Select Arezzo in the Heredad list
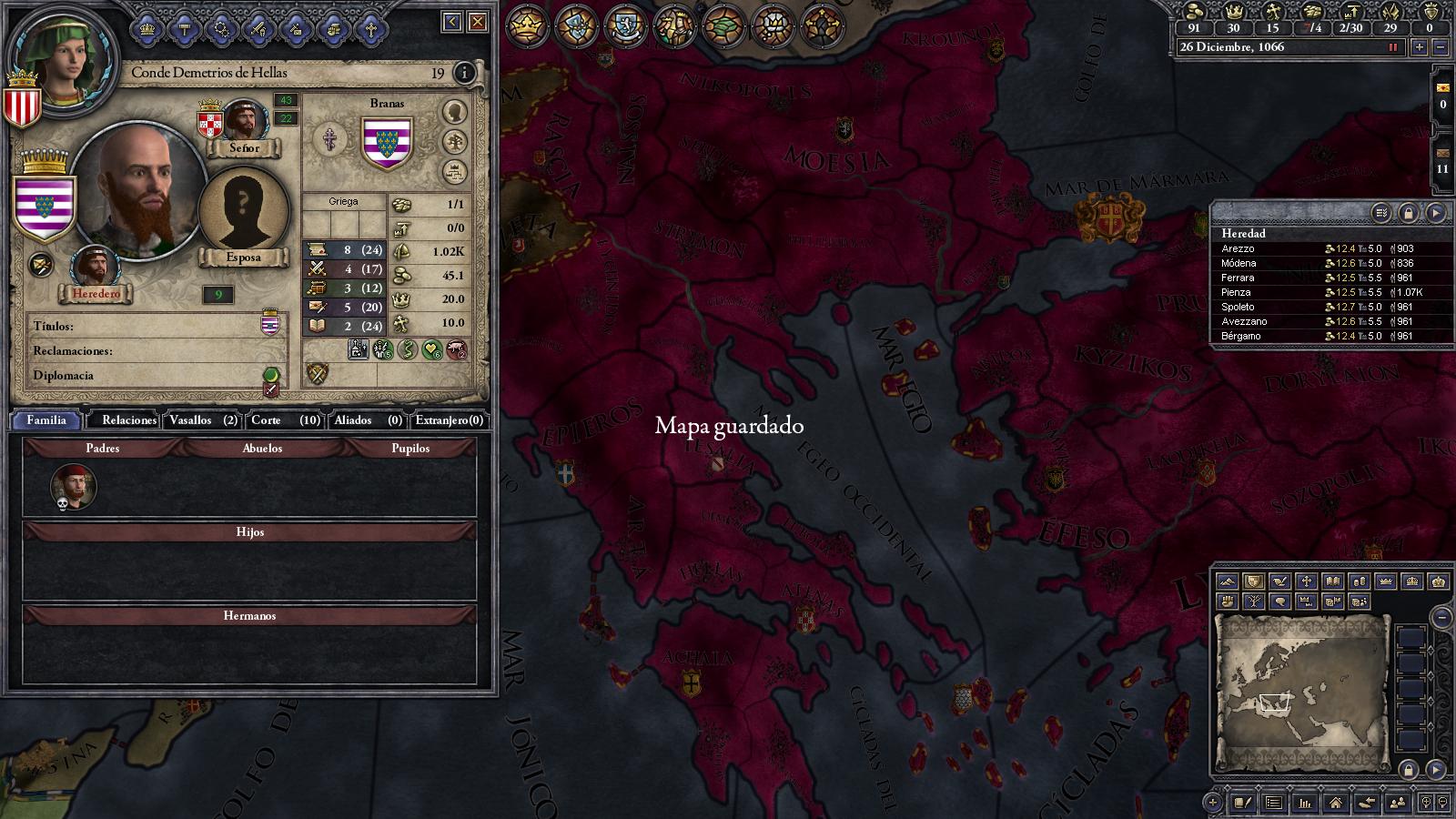 [x=1238, y=248]
